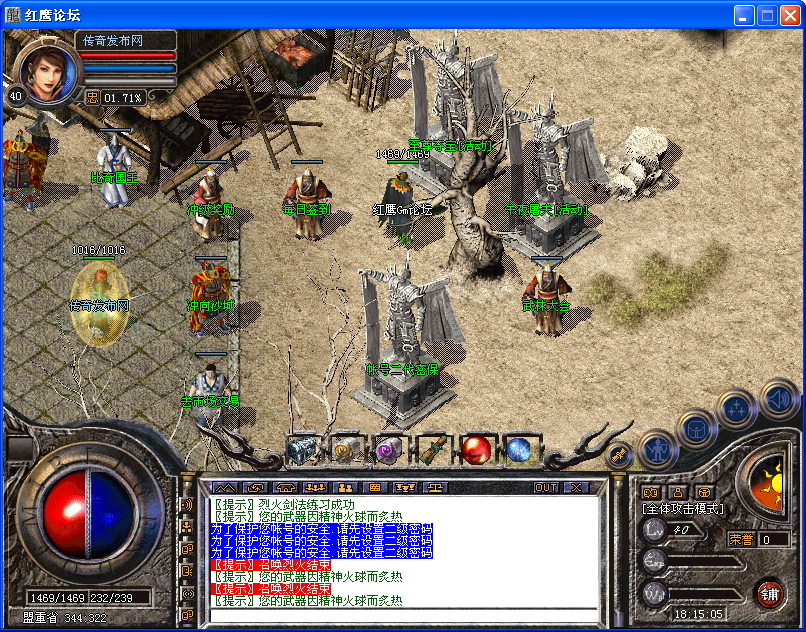
Task: Use the yellow spiral scroll item
Action: pos(346,451)
